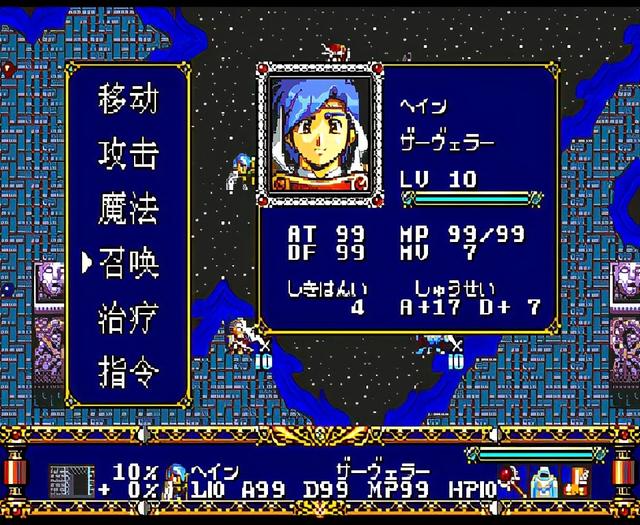Select the 召唤 (Summon) command
This screenshot has height=525, width=640.
coord(128,264)
